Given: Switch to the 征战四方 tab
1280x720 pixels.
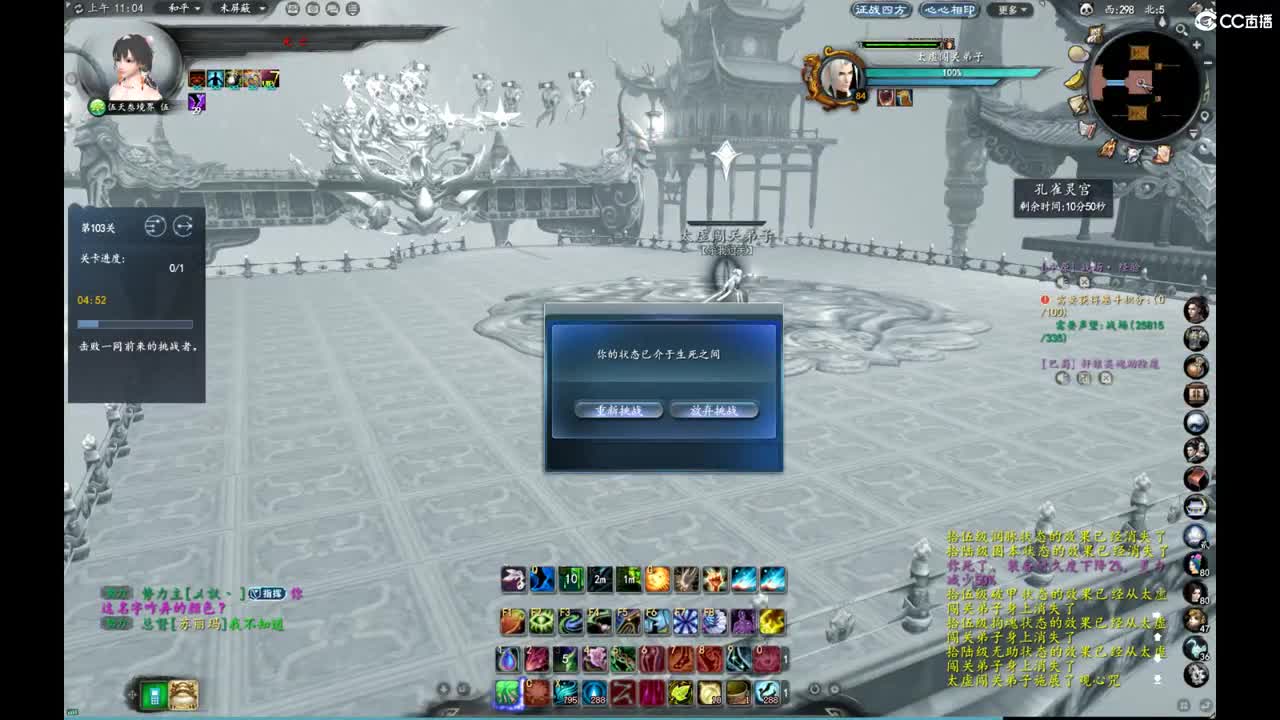Looking at the screenshot, I should pyautogui.click(x=882, y=10).
